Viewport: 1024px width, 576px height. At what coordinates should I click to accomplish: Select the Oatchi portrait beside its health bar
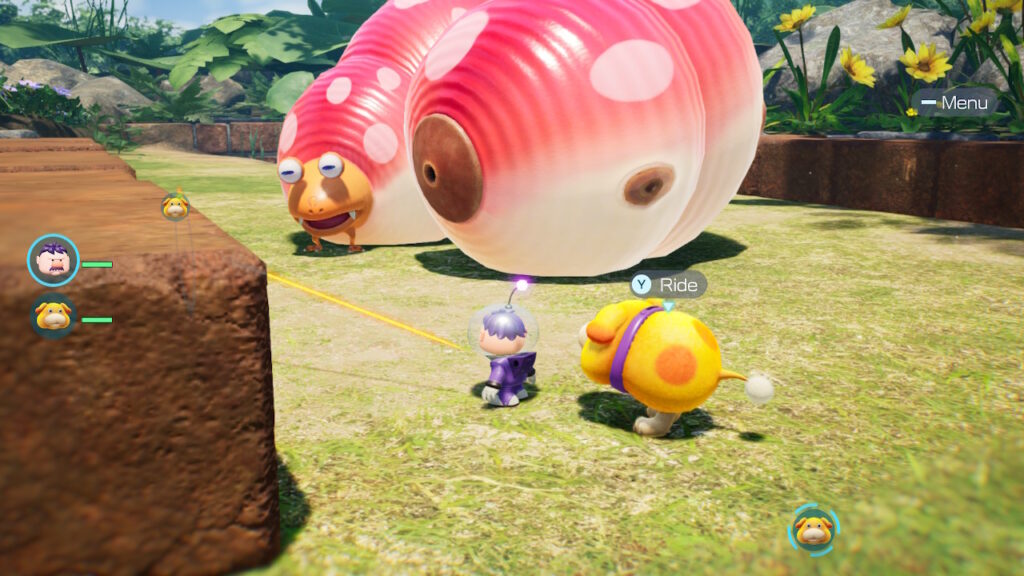coord(53,318)
